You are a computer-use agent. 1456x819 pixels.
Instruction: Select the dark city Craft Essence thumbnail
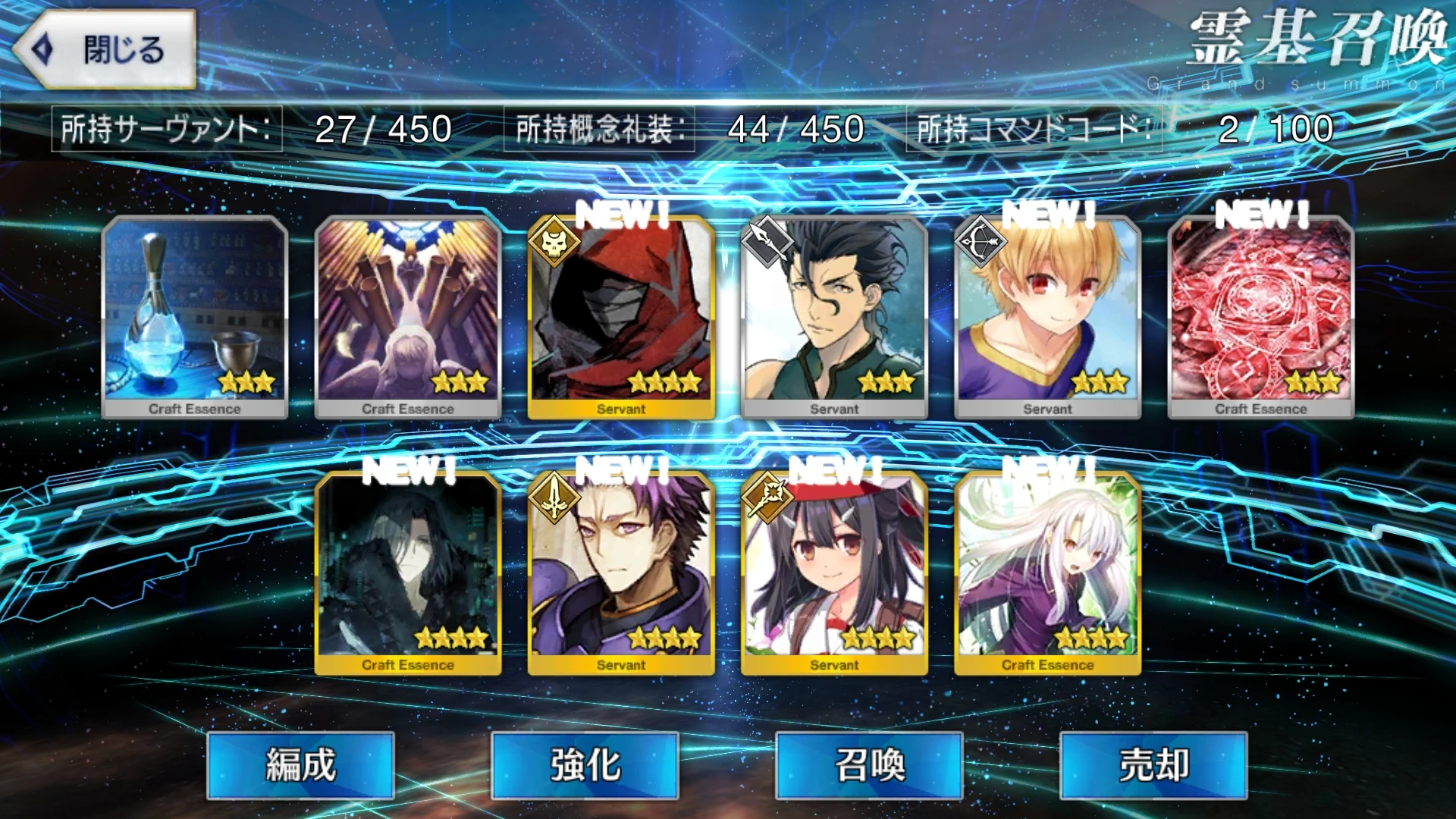407,569
